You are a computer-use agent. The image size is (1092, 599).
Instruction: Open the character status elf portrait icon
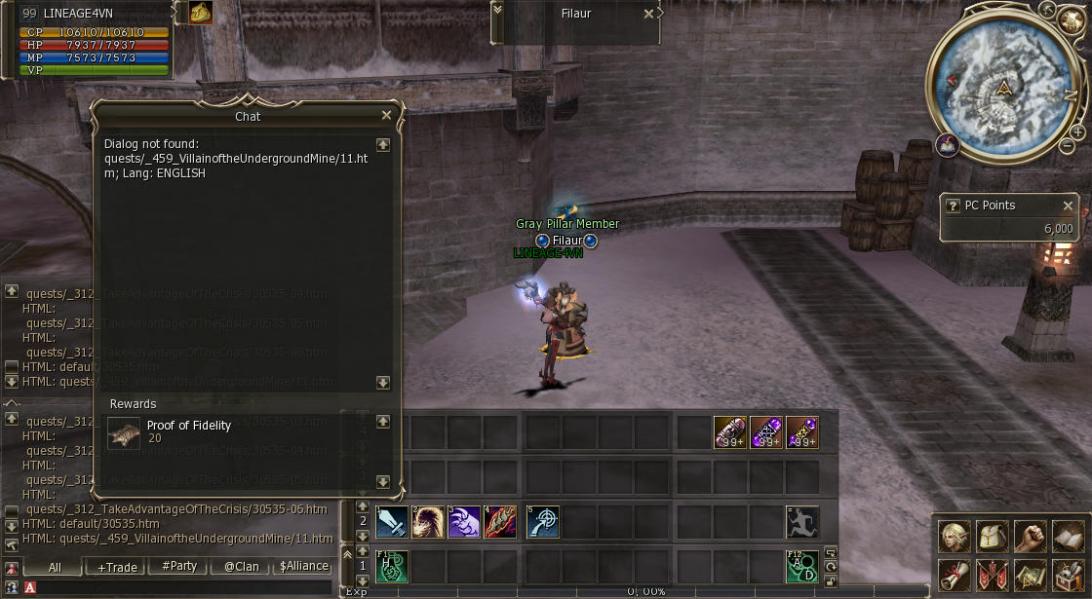coord(954,537)
